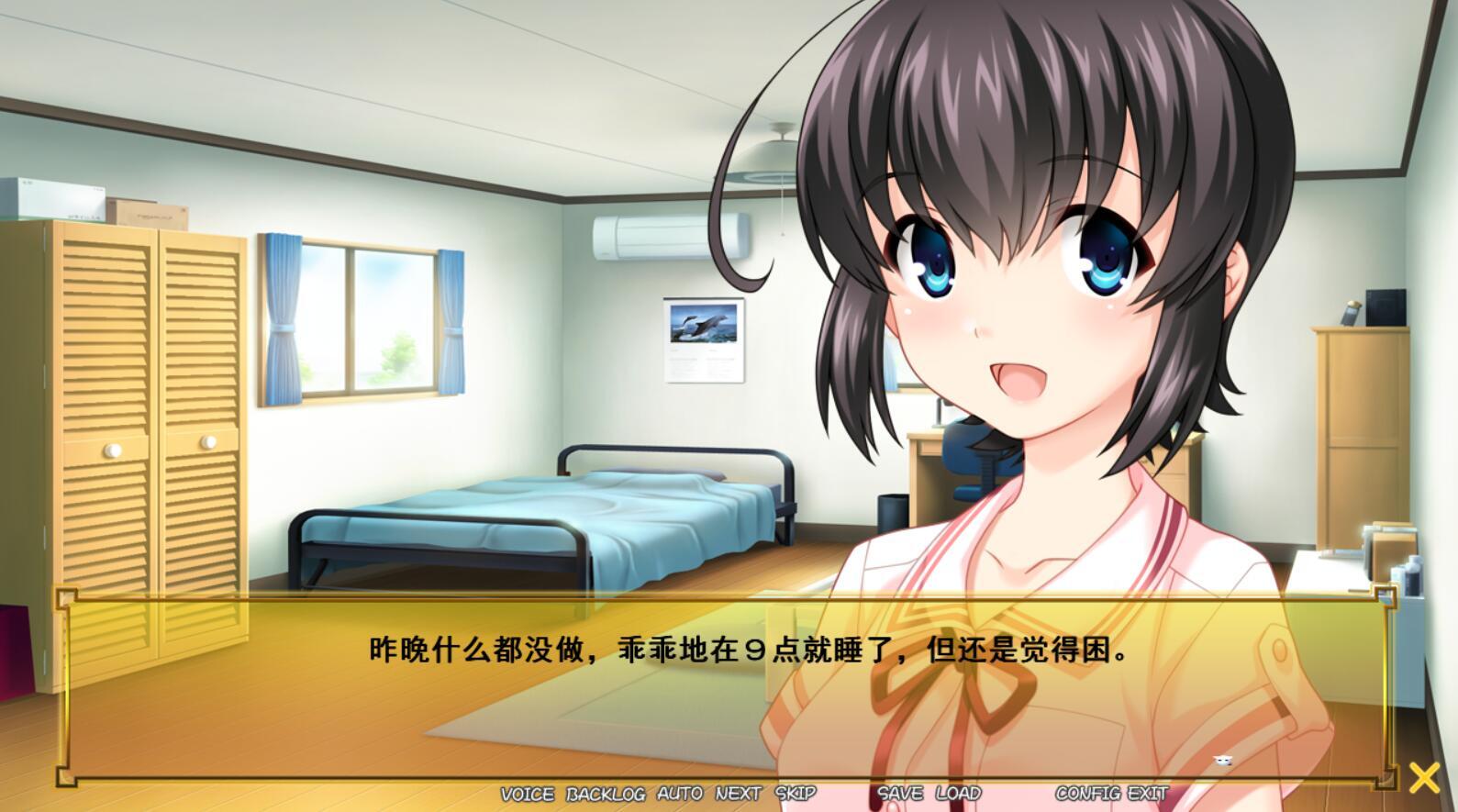Click the yellow X icon to hide the textbox

1423,777
